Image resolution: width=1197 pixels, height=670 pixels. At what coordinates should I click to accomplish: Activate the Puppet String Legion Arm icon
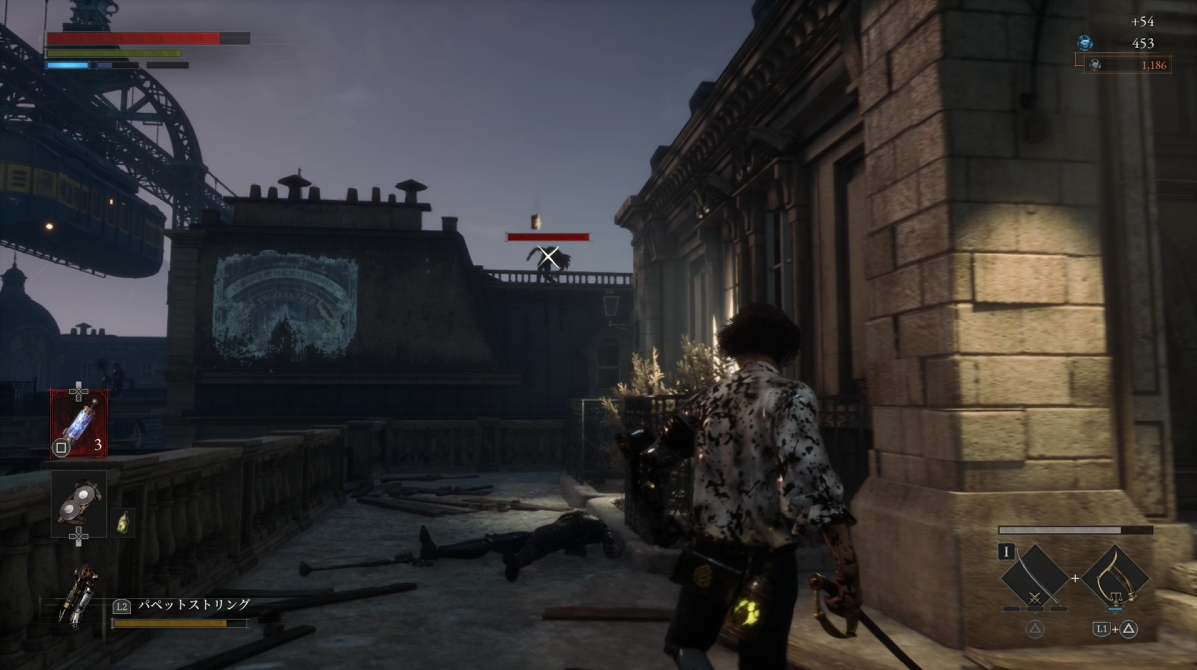point(78,597)
